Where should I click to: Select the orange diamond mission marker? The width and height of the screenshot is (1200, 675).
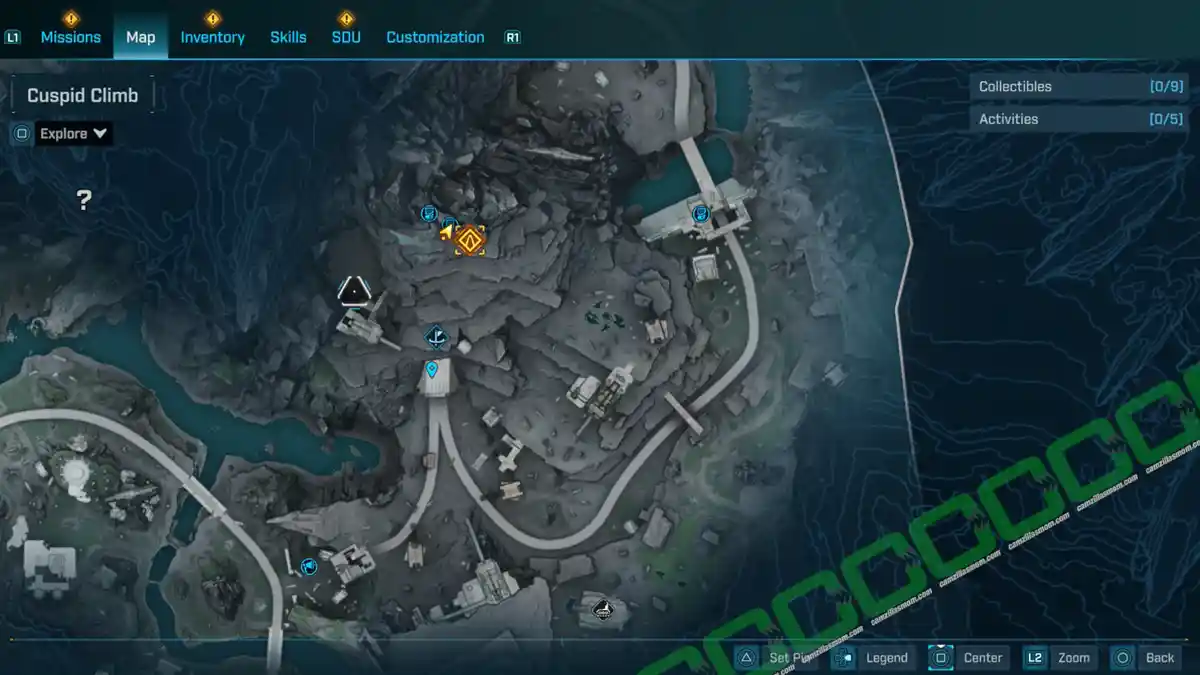469,239
